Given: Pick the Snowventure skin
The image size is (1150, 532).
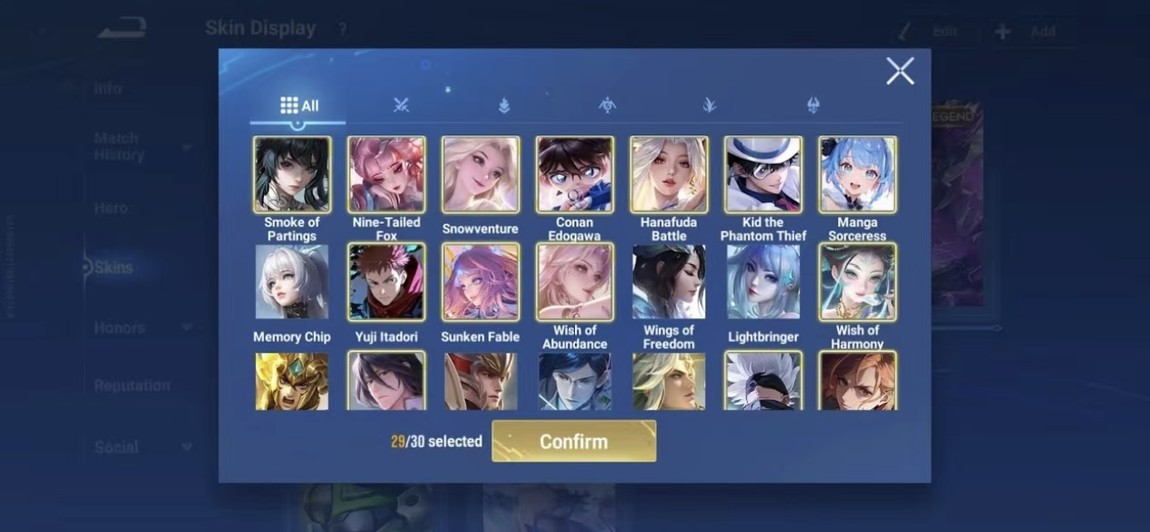Looking at the screenshot, I should 480,175.
